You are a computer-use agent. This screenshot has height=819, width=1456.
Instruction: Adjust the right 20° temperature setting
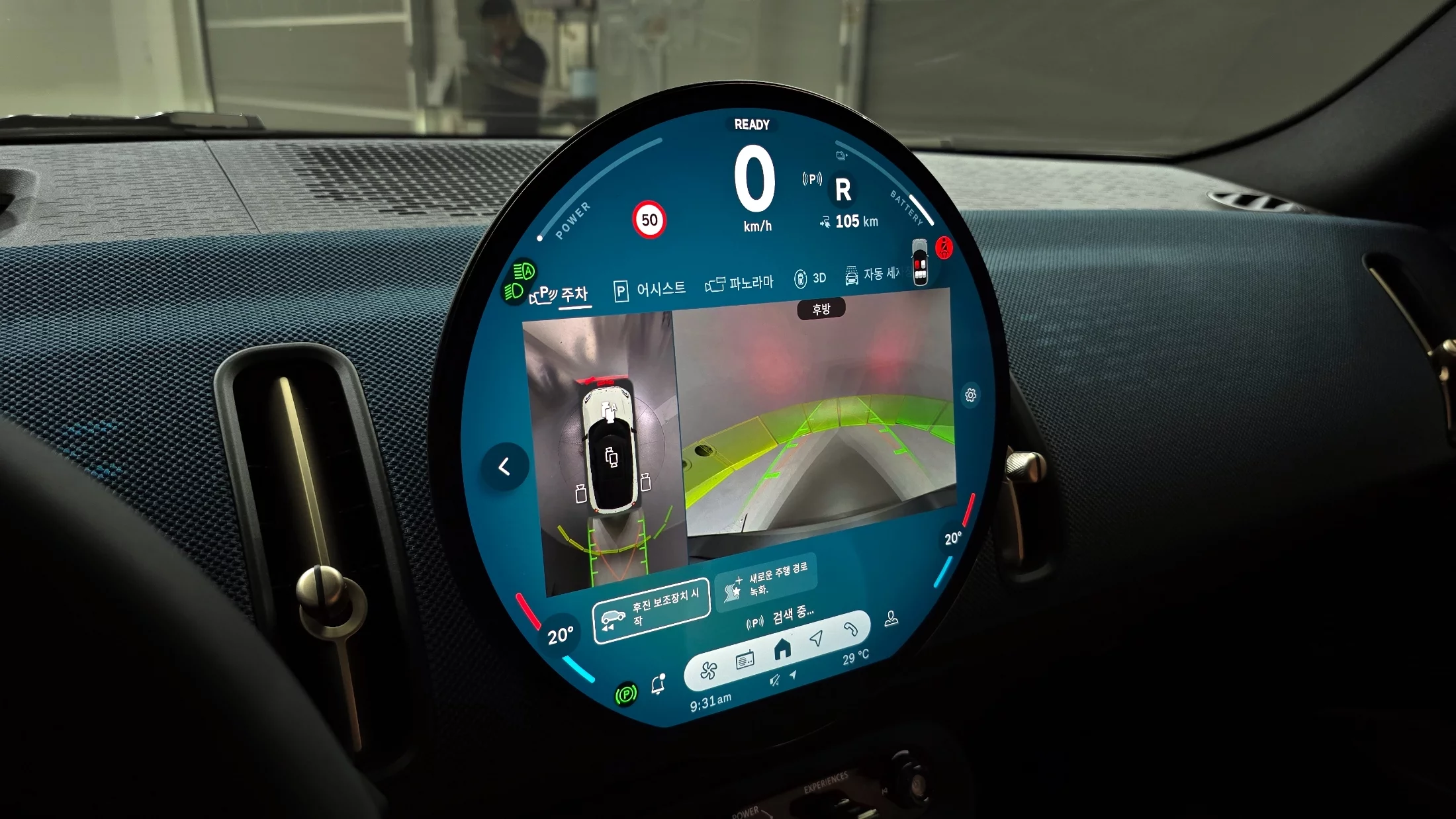point(953,539)
